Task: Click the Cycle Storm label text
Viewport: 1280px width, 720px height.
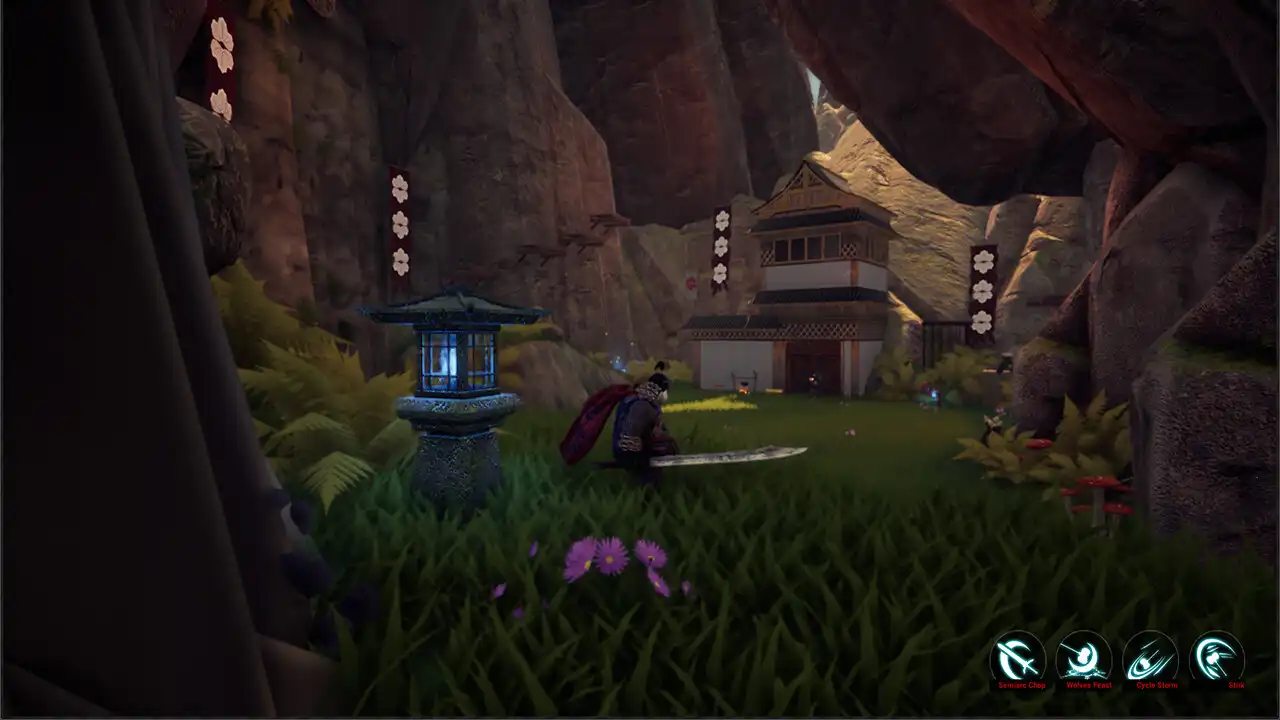Action: point(1157,686)
